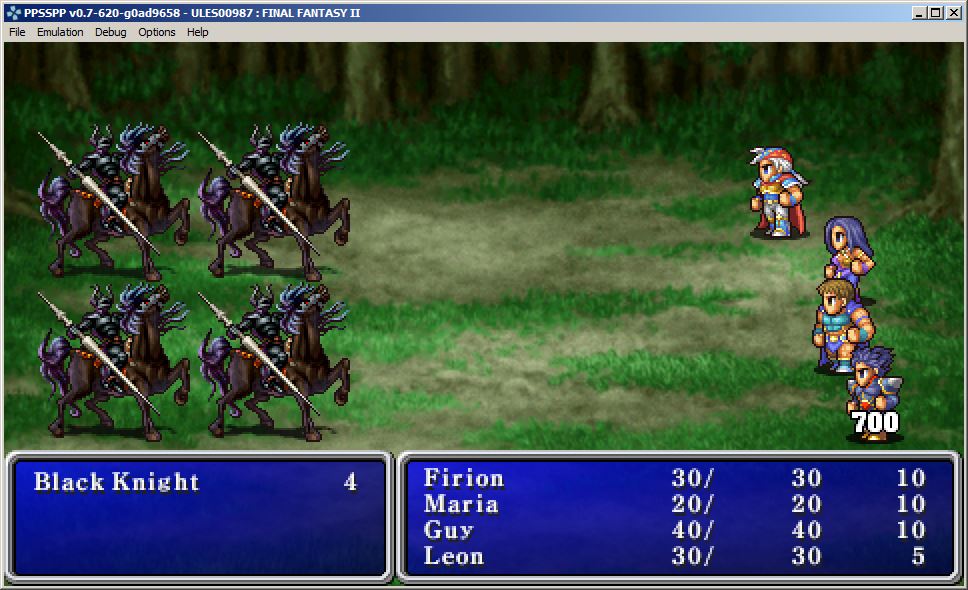Minimize the PPSSPP window
Screen dimensions: 968x590
(x=919, y=13)
